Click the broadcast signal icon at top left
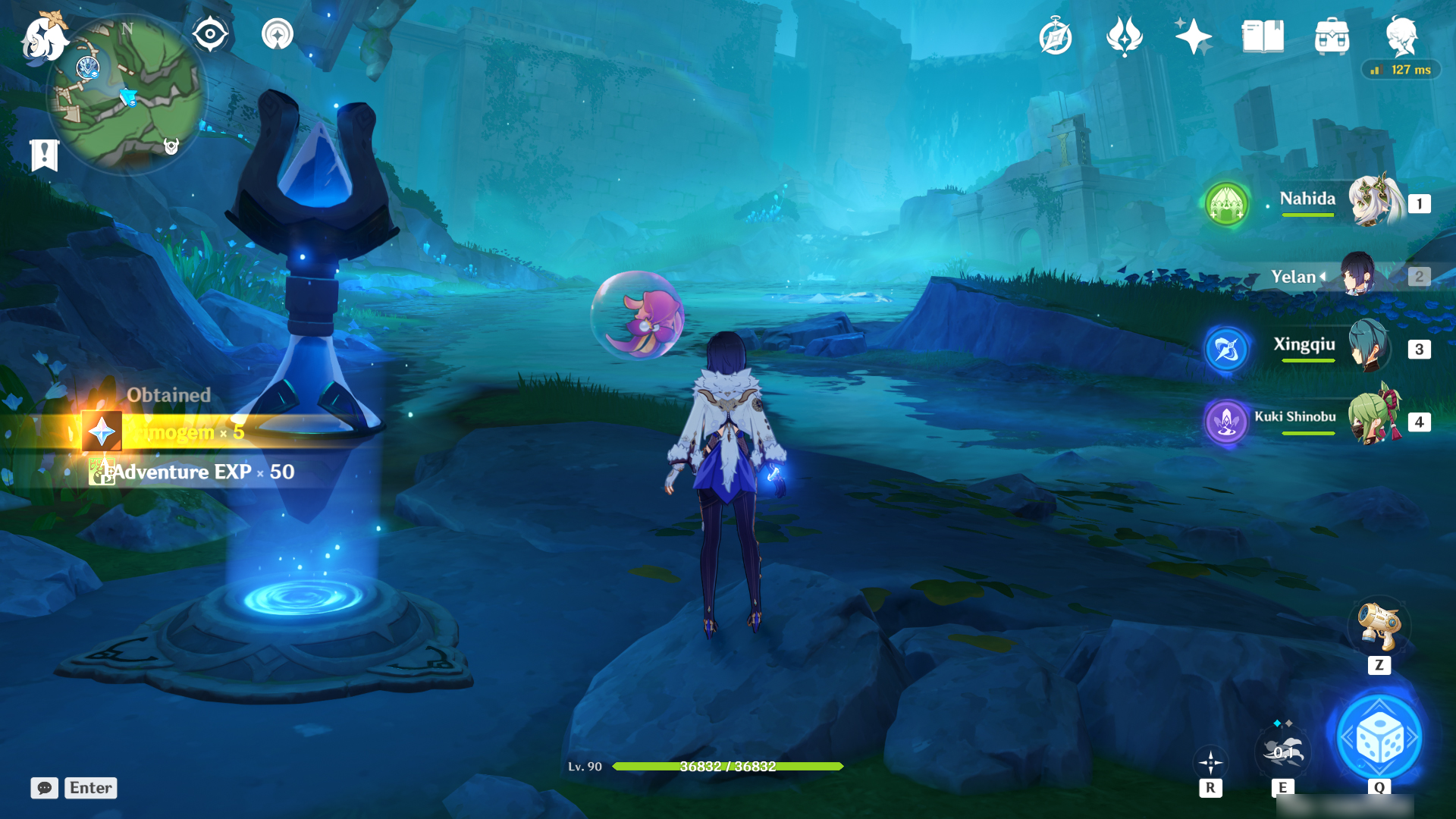The image size is (1456, 819). click(x=278, y=33)
